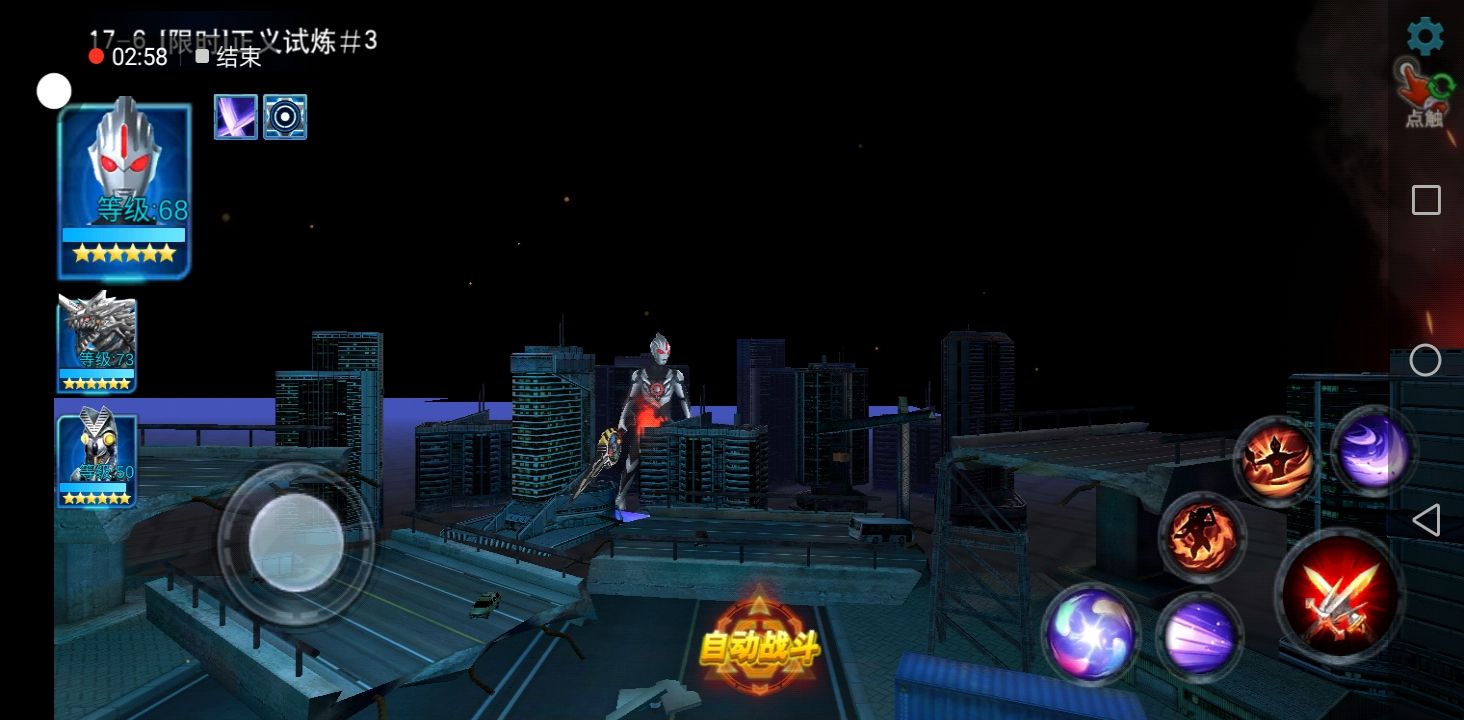Tap the white floating assist dot
1464x720 pixels.
(x=54, y=91)
